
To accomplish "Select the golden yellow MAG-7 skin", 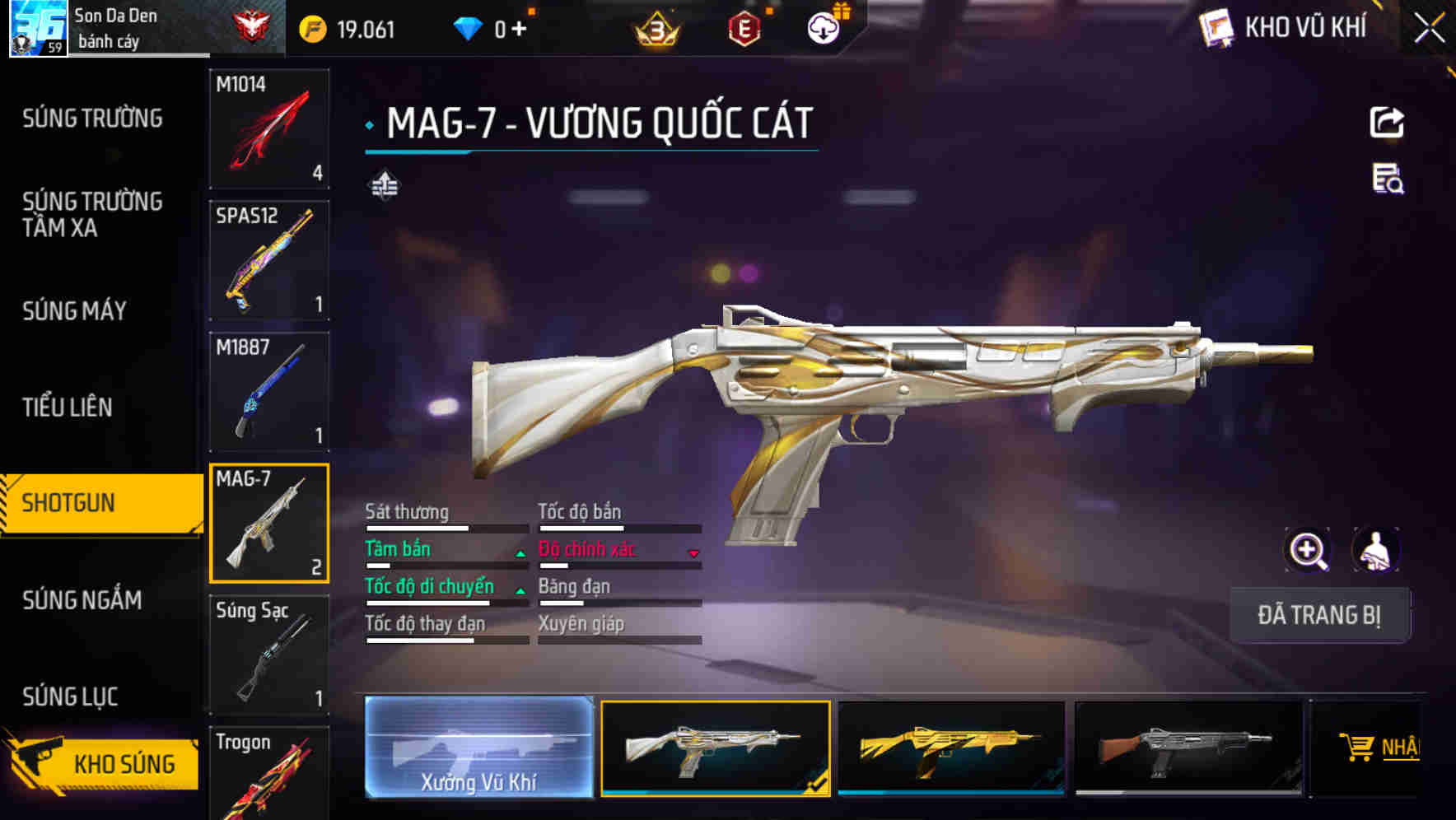I will (951, 748).
